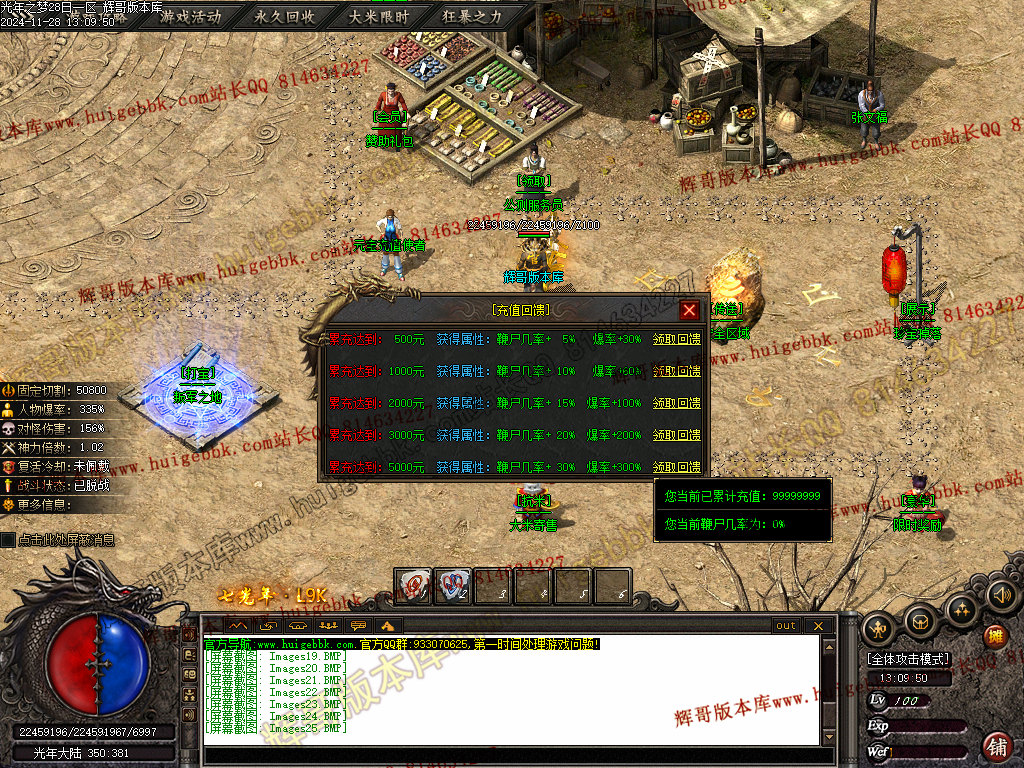The height and width of the screenshot is (768, 1024).
Task: Open the 铺 shop button
Action: click(997, 745)
